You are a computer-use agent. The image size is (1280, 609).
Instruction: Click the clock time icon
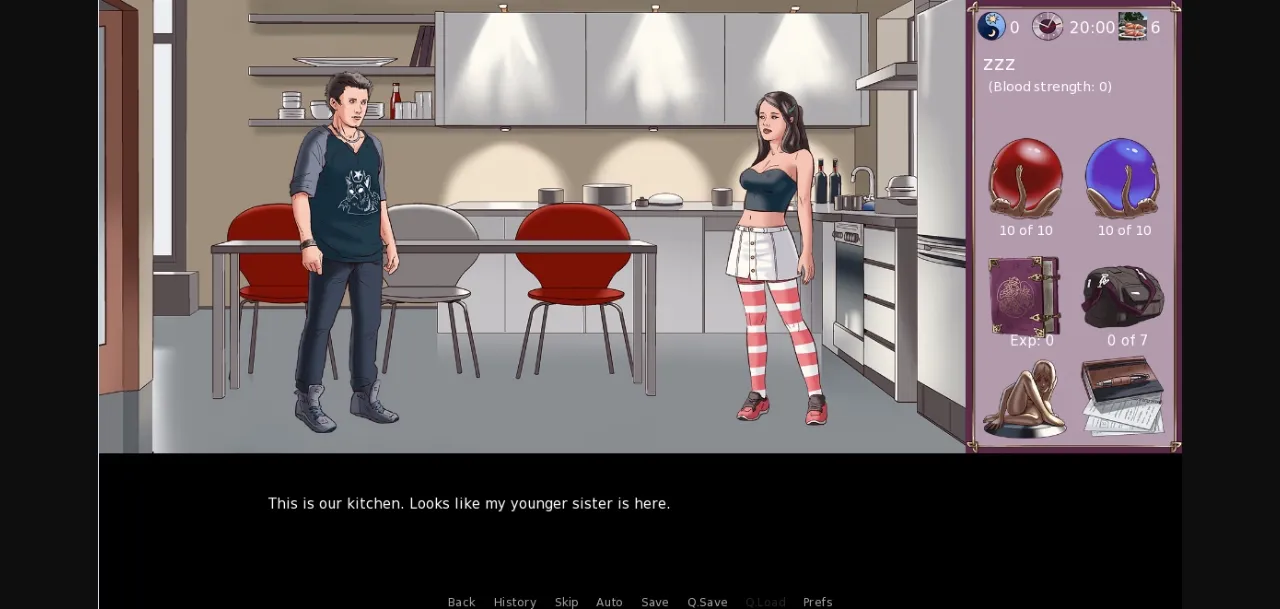pos(1047,26)
